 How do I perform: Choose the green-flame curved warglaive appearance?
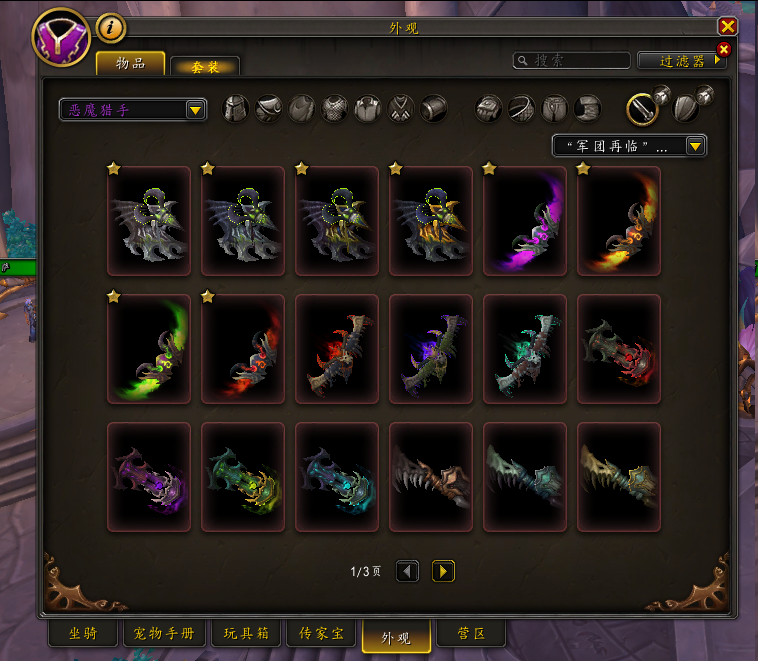[x=149, y=349]
